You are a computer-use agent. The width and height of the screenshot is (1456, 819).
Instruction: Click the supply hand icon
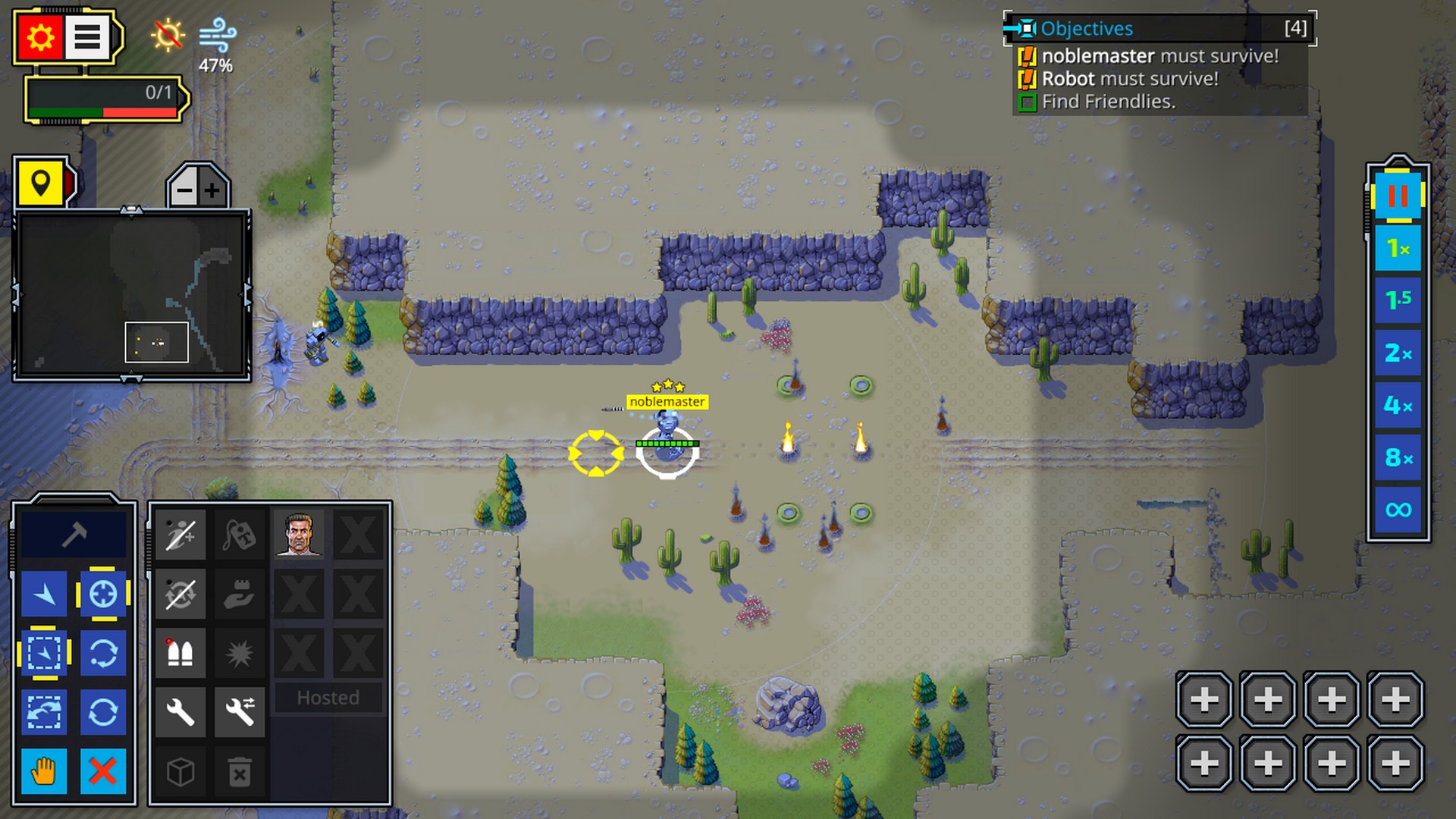(x=240, y=594)
